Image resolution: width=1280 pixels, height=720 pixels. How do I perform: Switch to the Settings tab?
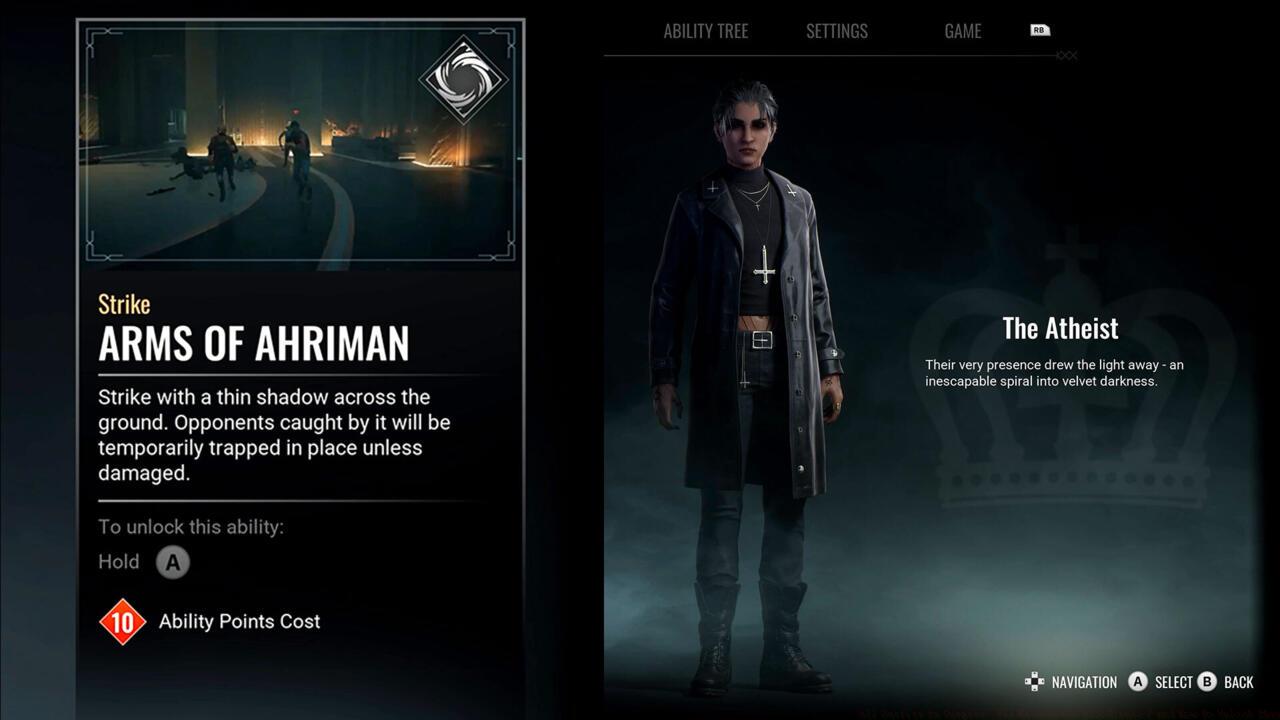pyautogui.click(x=836, y=31)
